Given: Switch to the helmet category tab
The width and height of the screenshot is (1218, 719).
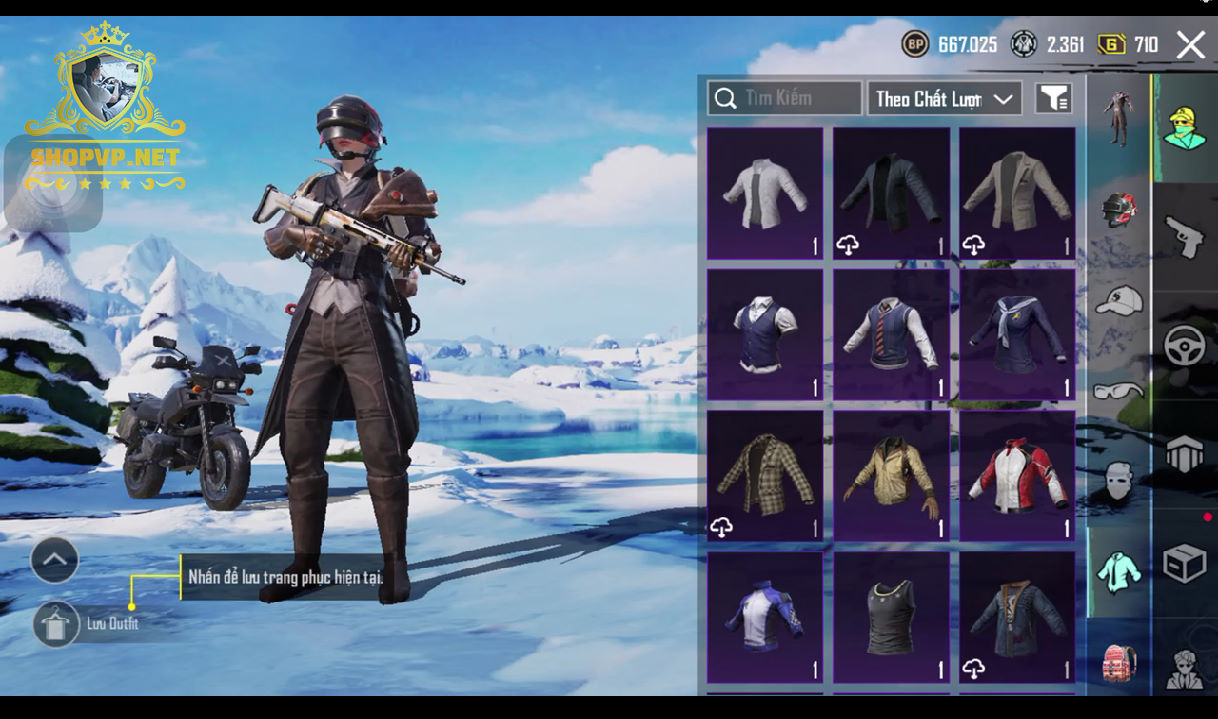Looking at the screenshot, I should 1118,210.
